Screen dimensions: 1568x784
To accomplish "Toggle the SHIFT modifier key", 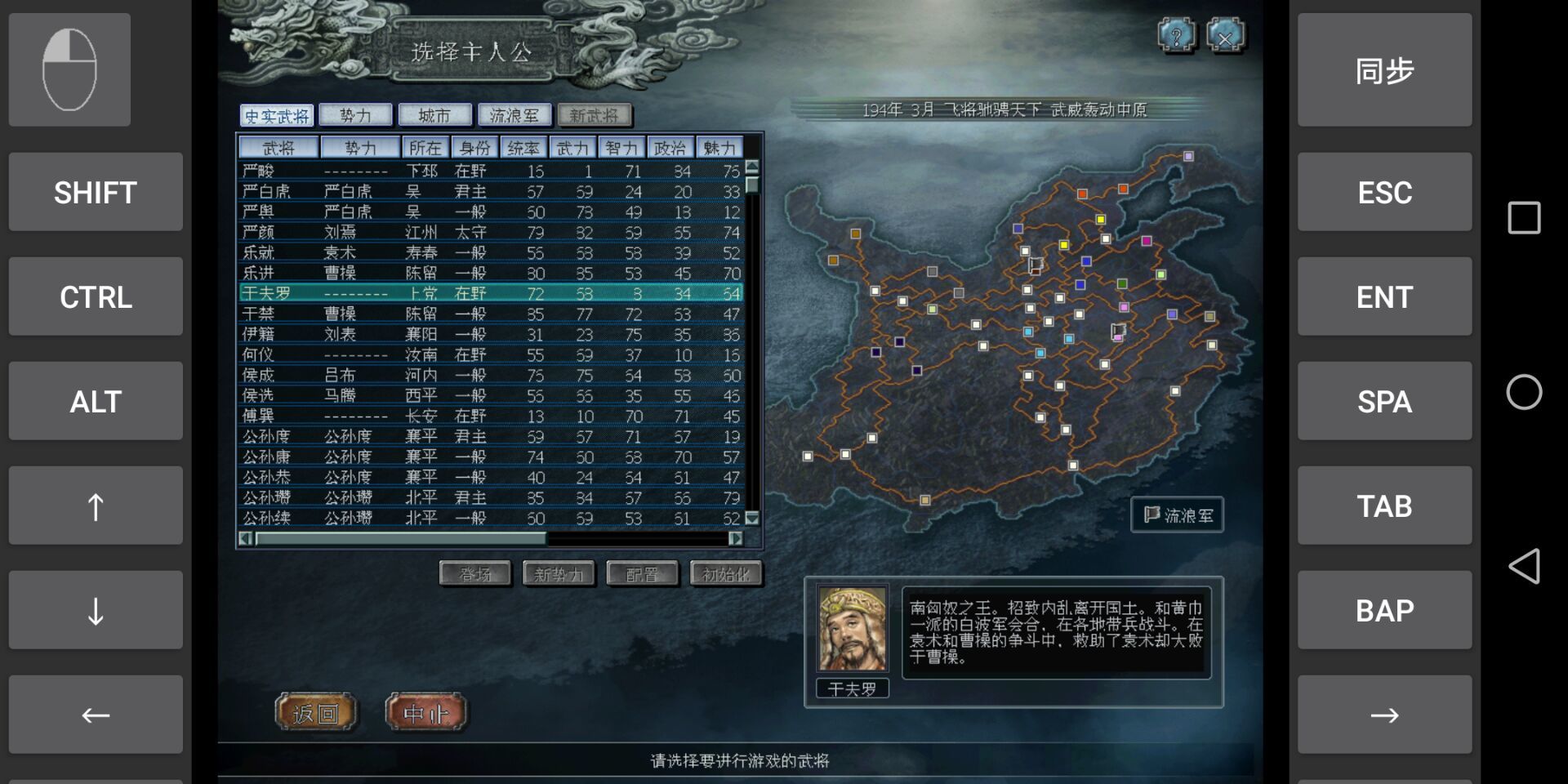I will coord(95,192).
